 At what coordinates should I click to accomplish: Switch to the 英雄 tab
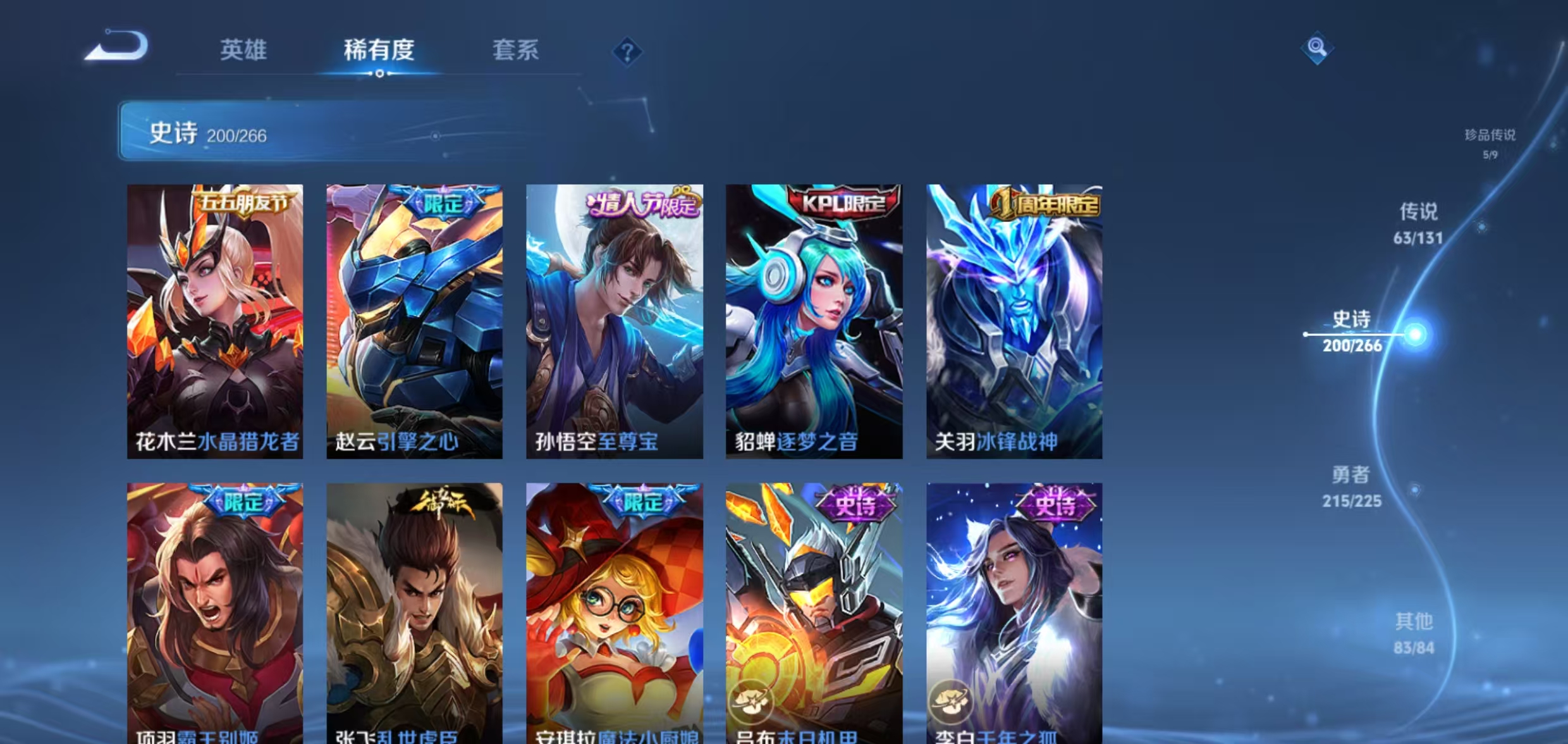(x=243, y=51)
